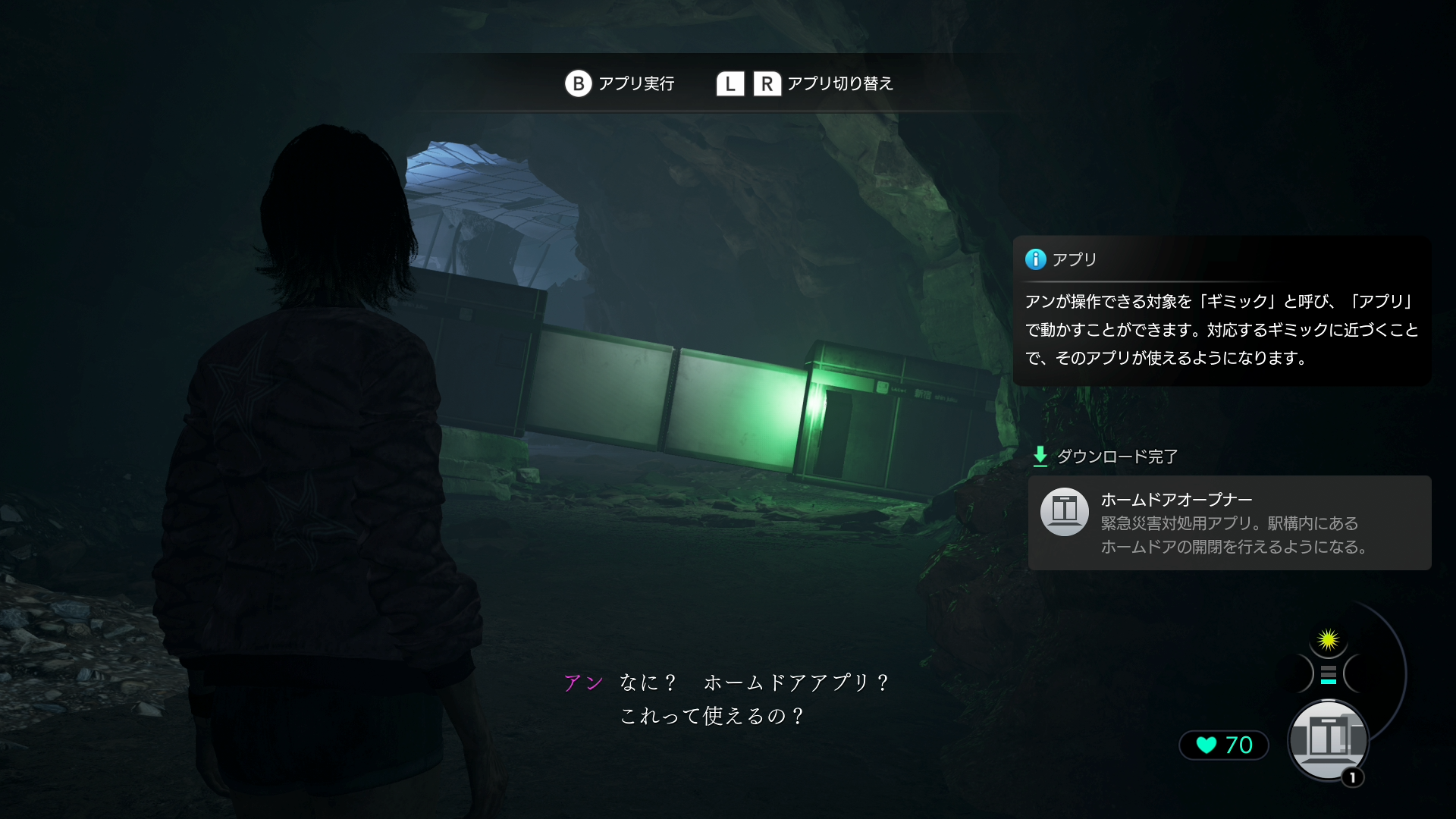The width and height of the screenshot is (1456, 819).
Task: Click the B button prompt for アプリ実行
Action: click(579, 83)
